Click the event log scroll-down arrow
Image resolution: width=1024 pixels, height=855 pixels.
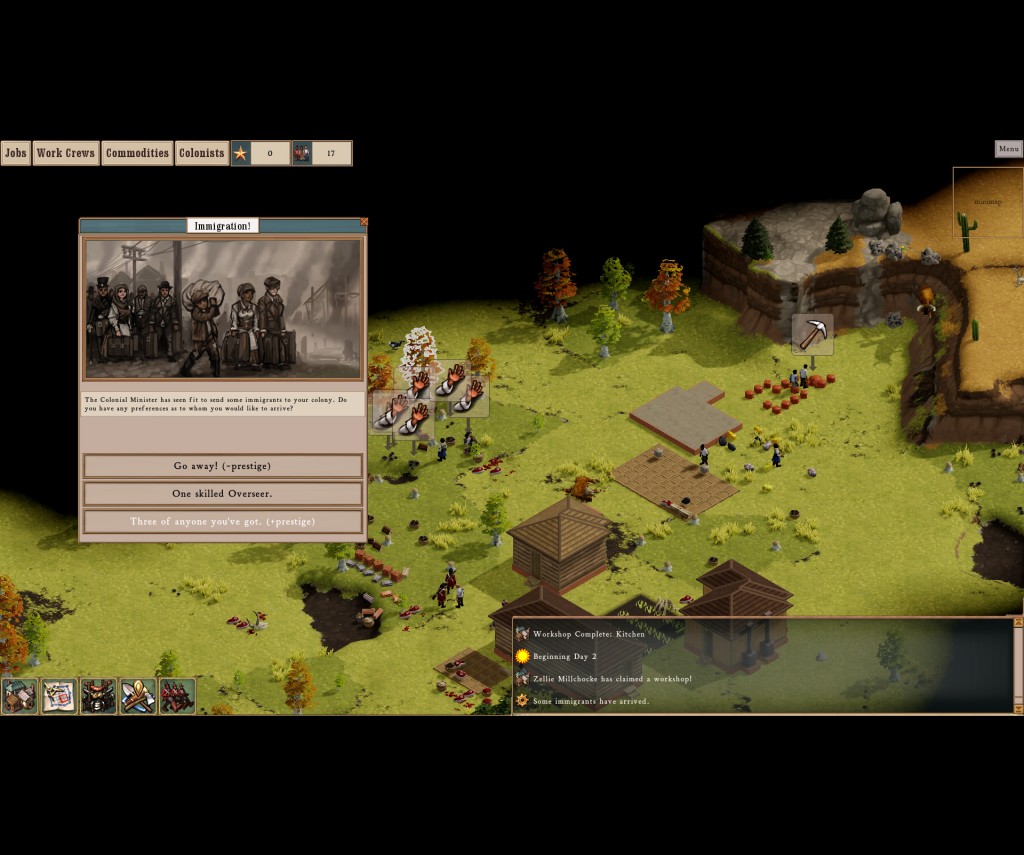1018,708
